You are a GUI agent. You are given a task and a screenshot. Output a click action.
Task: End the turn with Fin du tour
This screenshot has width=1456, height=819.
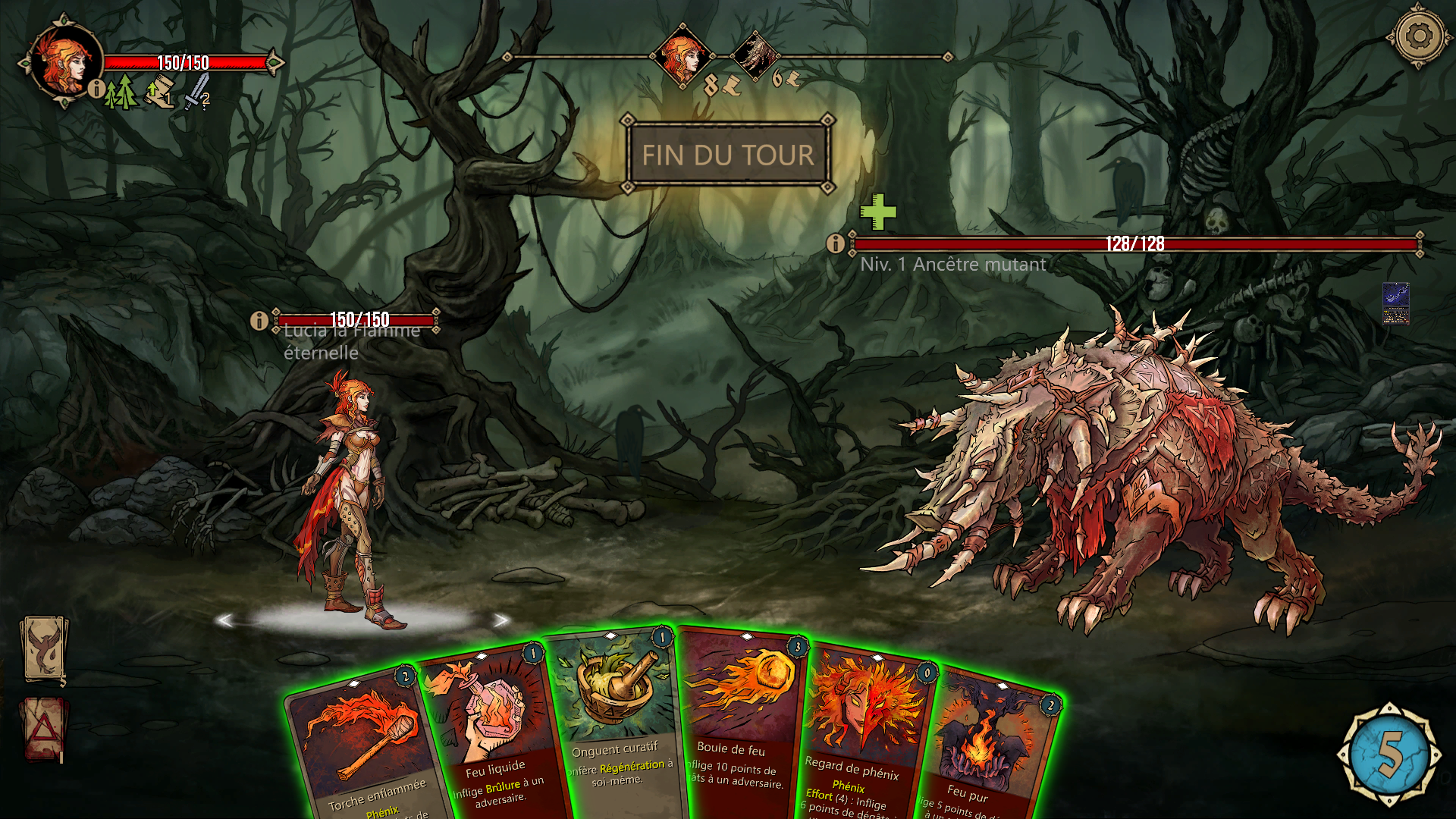pos(727,155)
